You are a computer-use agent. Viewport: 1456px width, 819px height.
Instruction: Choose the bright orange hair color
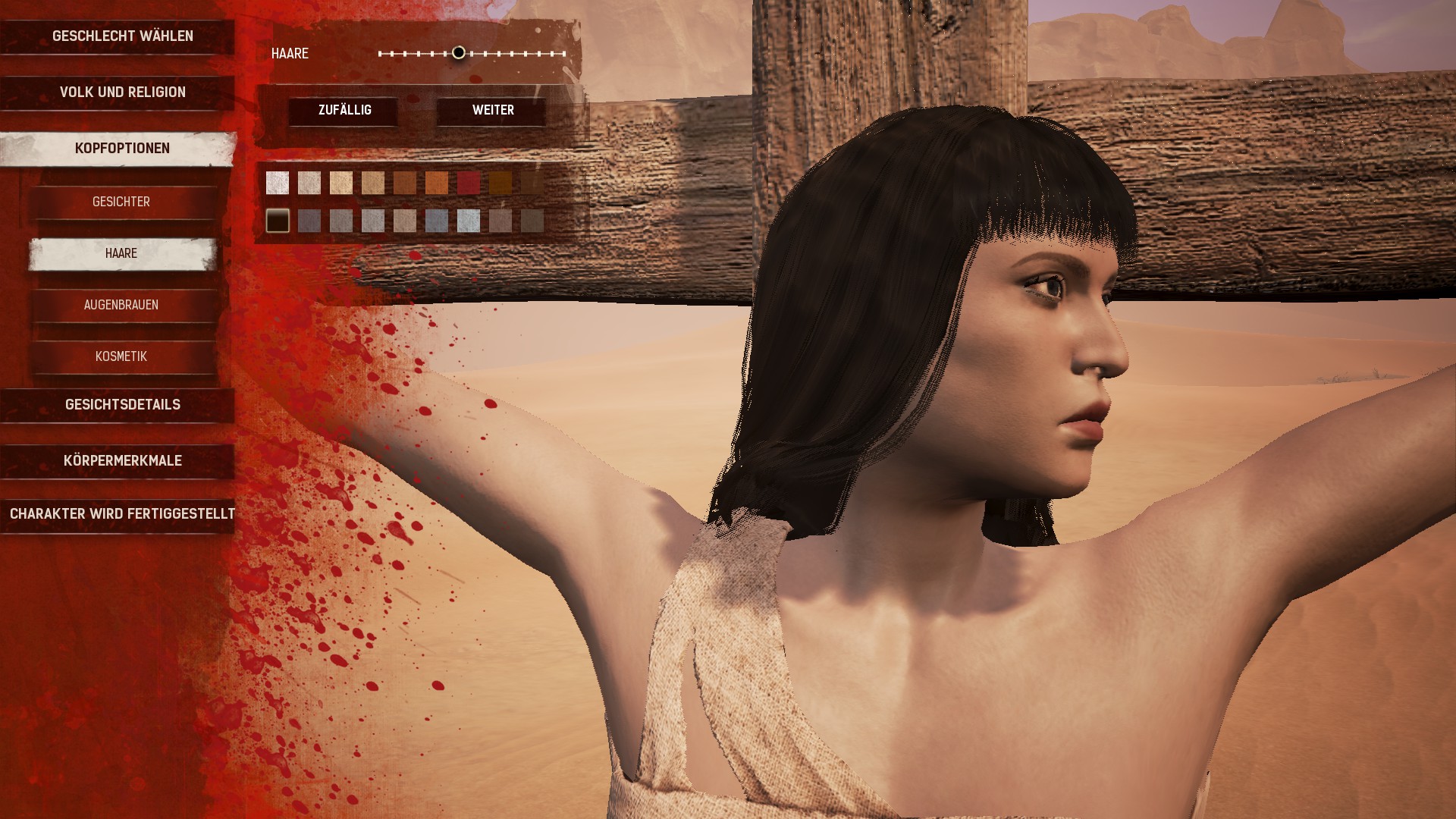click(437, 183)
